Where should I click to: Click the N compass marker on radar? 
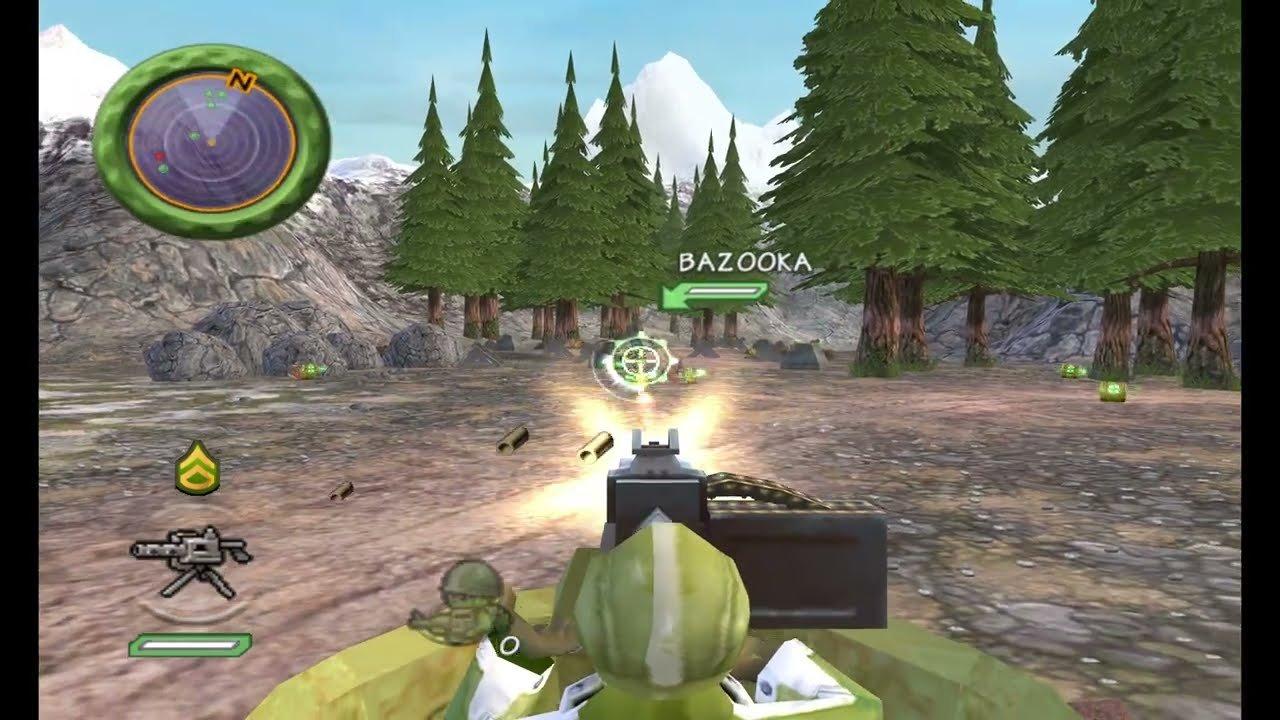click(241, 81)
